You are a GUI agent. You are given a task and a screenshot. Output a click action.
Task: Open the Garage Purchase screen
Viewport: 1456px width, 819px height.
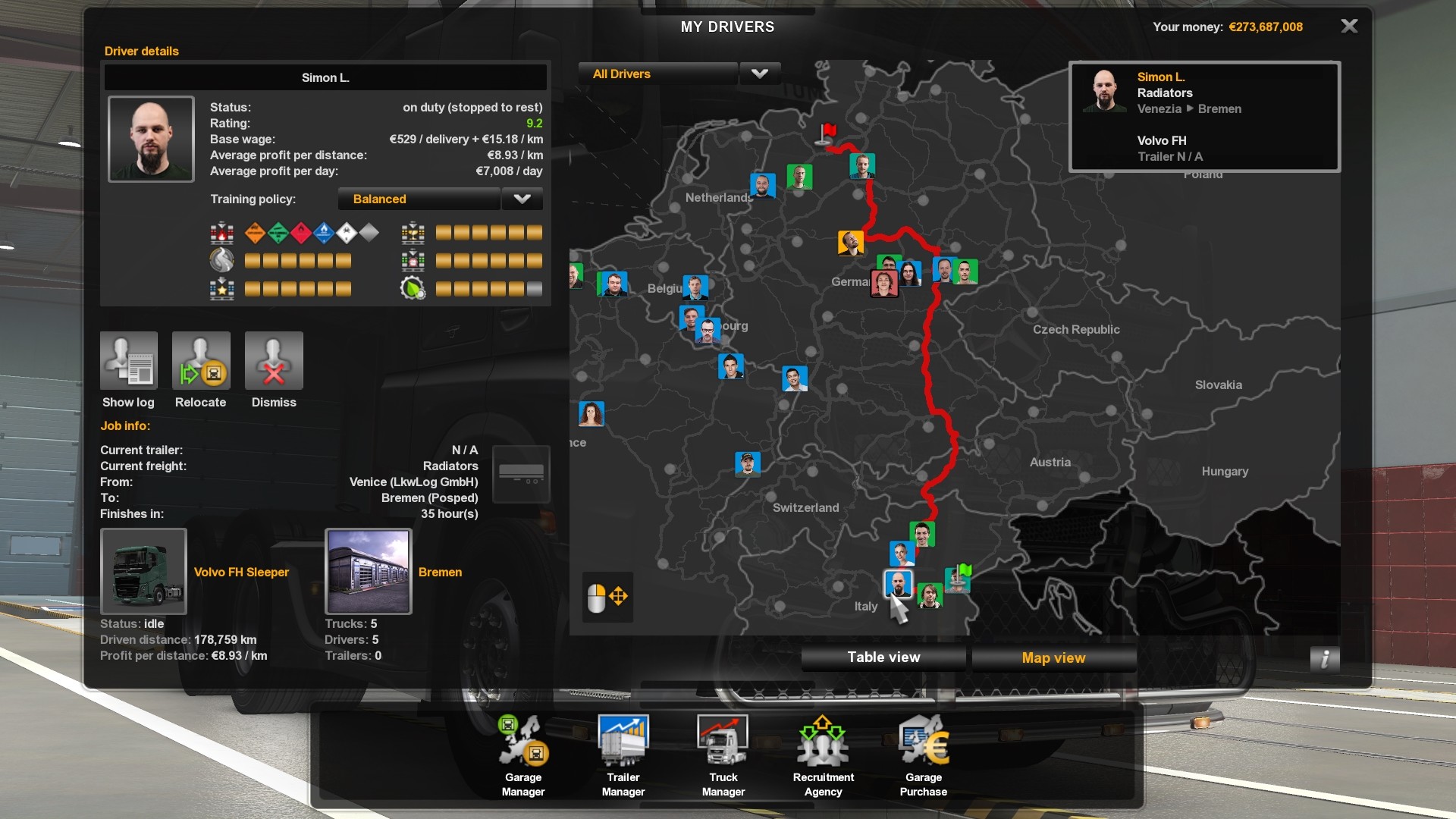924,755
